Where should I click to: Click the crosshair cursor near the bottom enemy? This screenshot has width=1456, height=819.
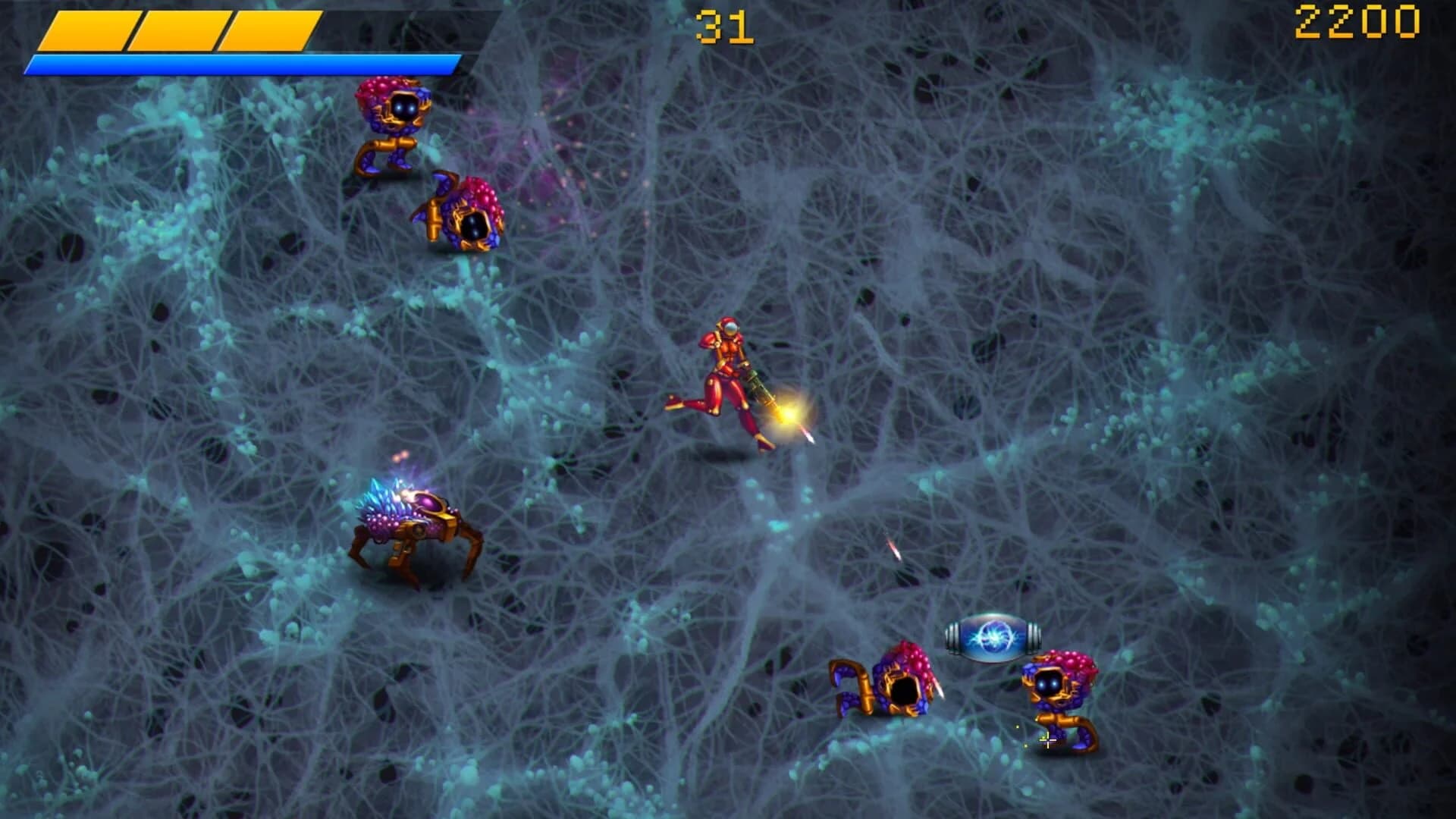pos(1049,742)
